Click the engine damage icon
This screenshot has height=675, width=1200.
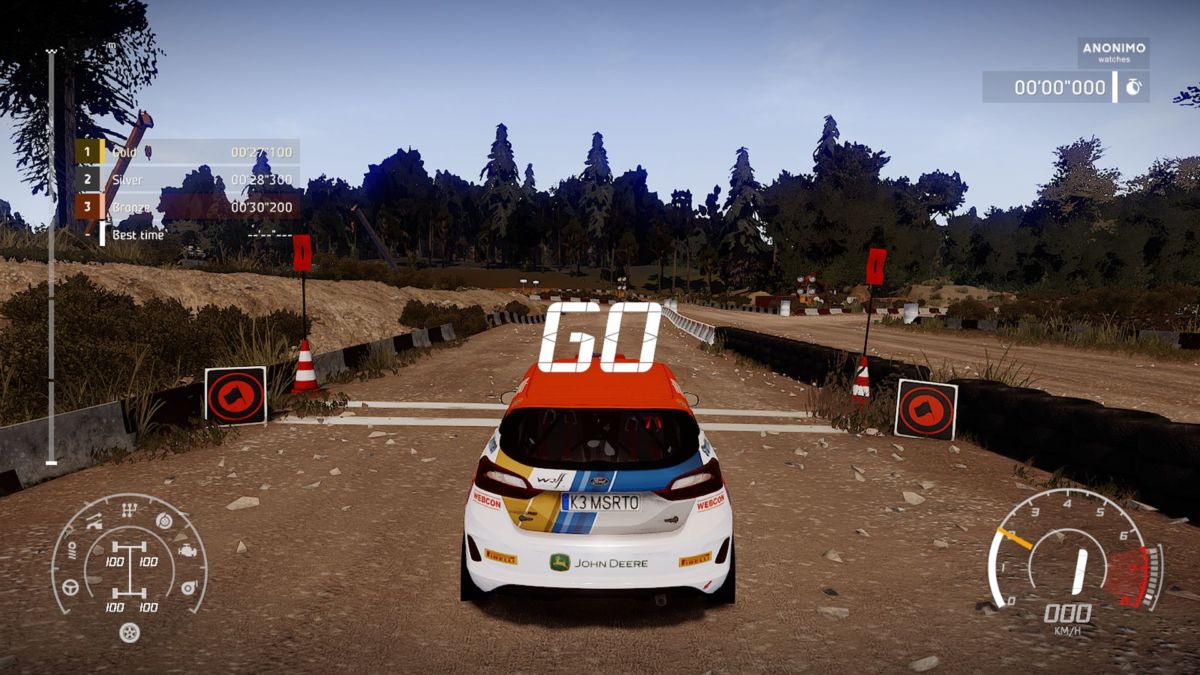click(186, 551)
